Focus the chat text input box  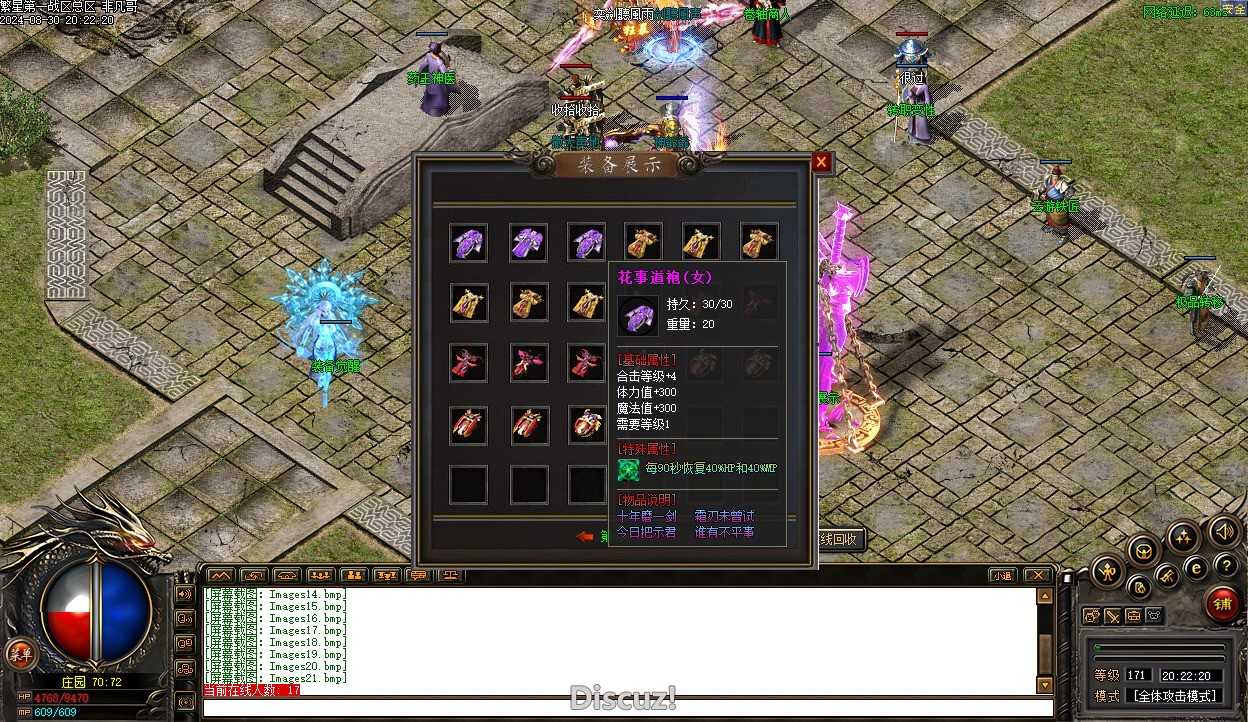(620, 708)
